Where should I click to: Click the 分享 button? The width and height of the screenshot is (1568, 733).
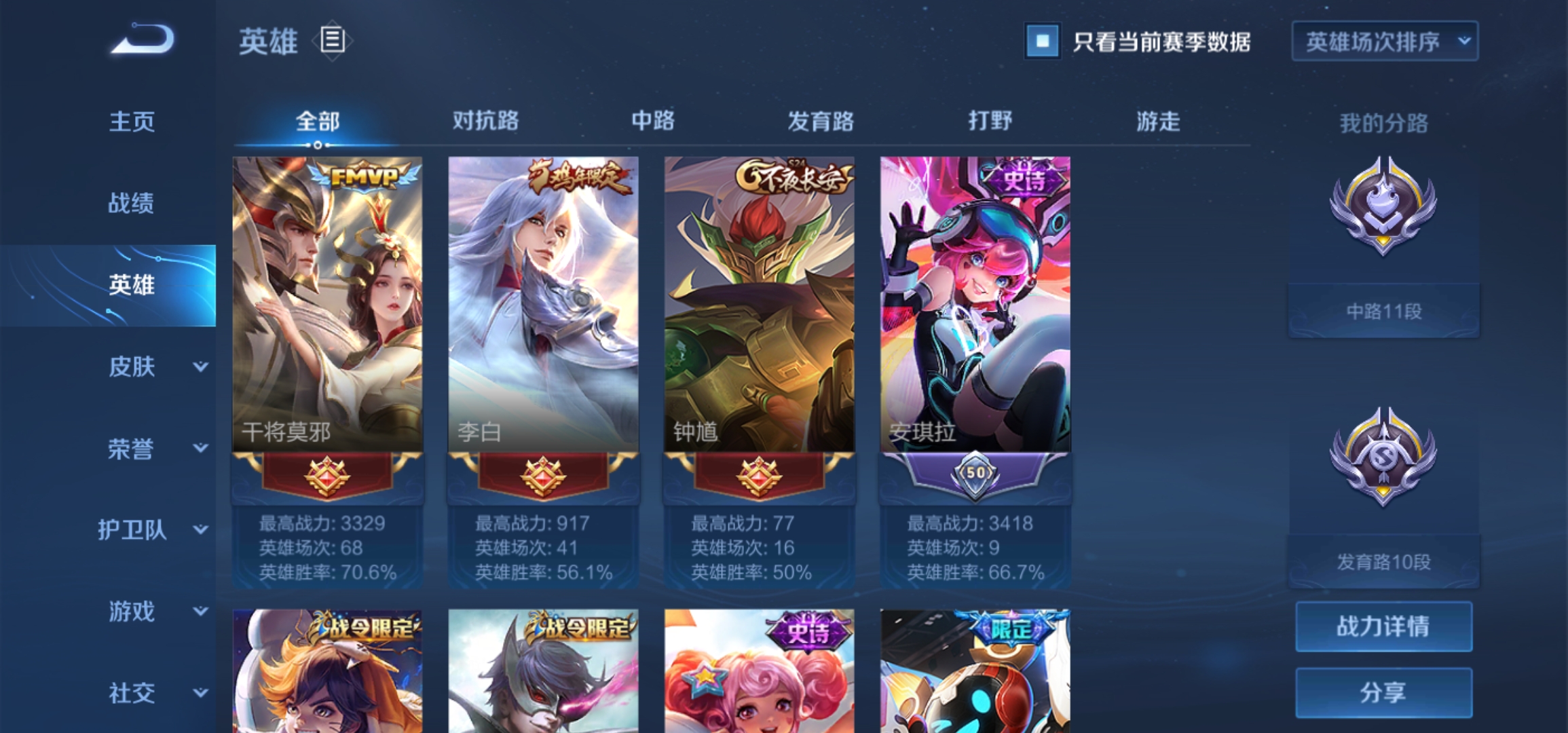[x=1385, y=692]
